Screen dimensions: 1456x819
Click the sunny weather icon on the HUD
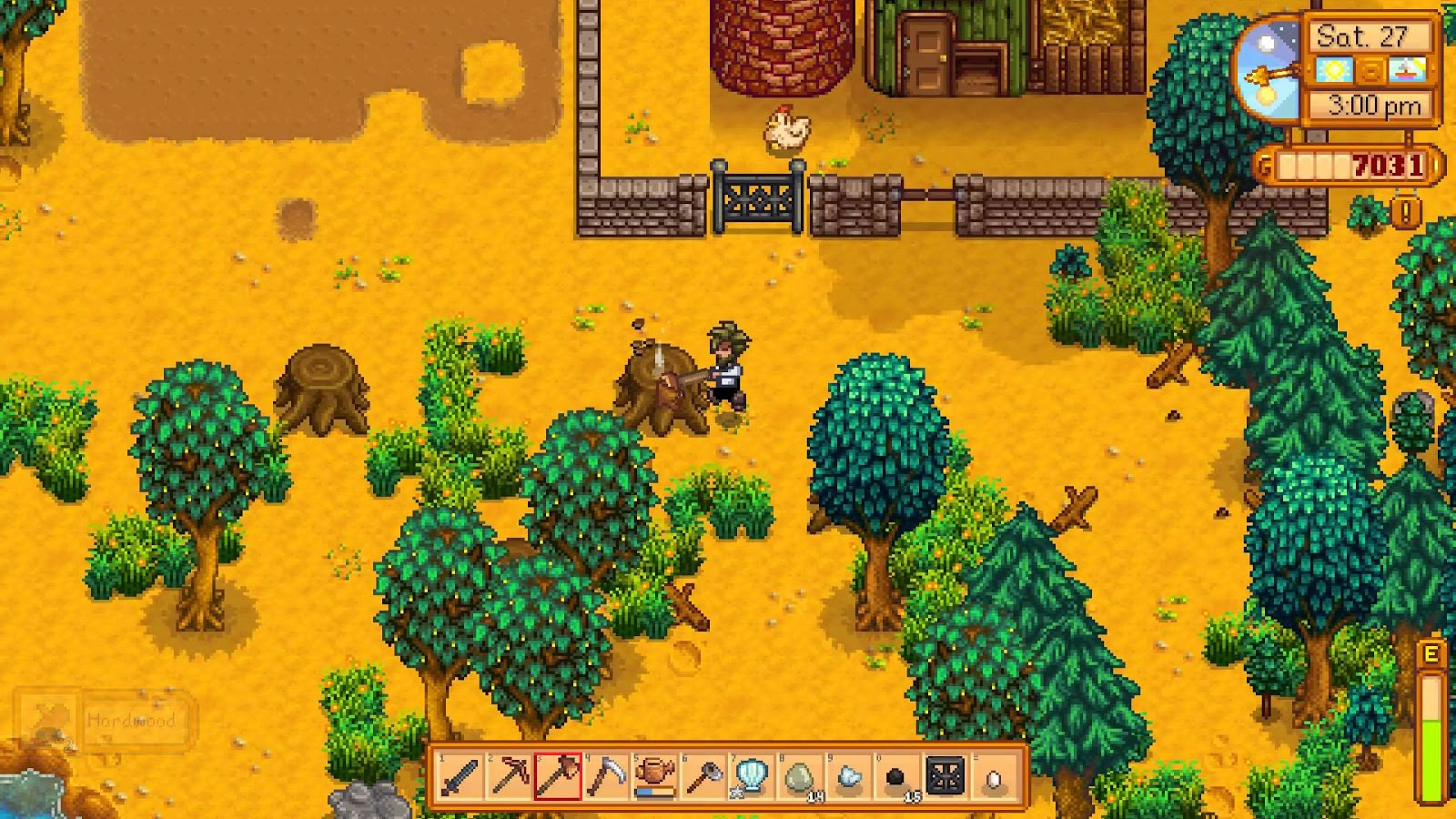click(x=1332, y=70)
